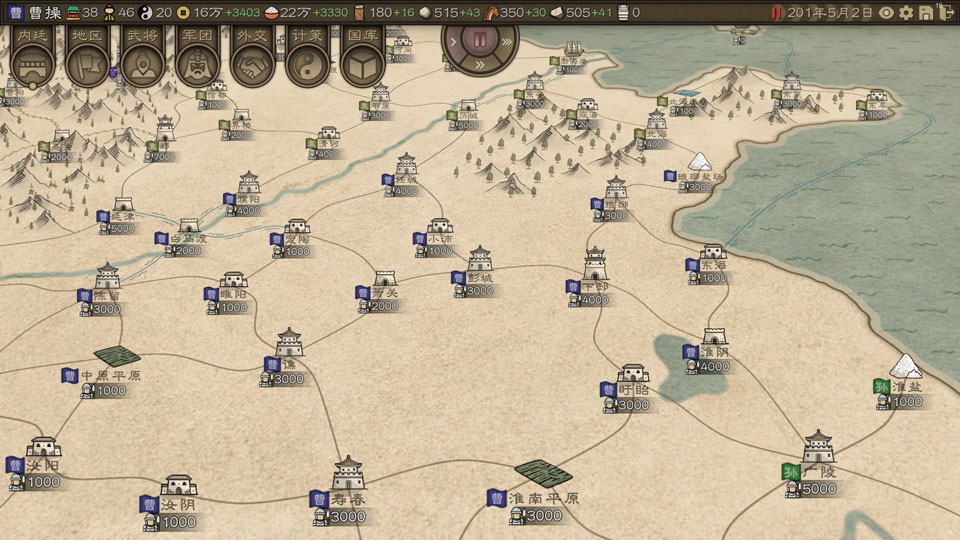Set game speed to single arrow
This screenshot has height=540, width=960.
(x=452, y=43)
